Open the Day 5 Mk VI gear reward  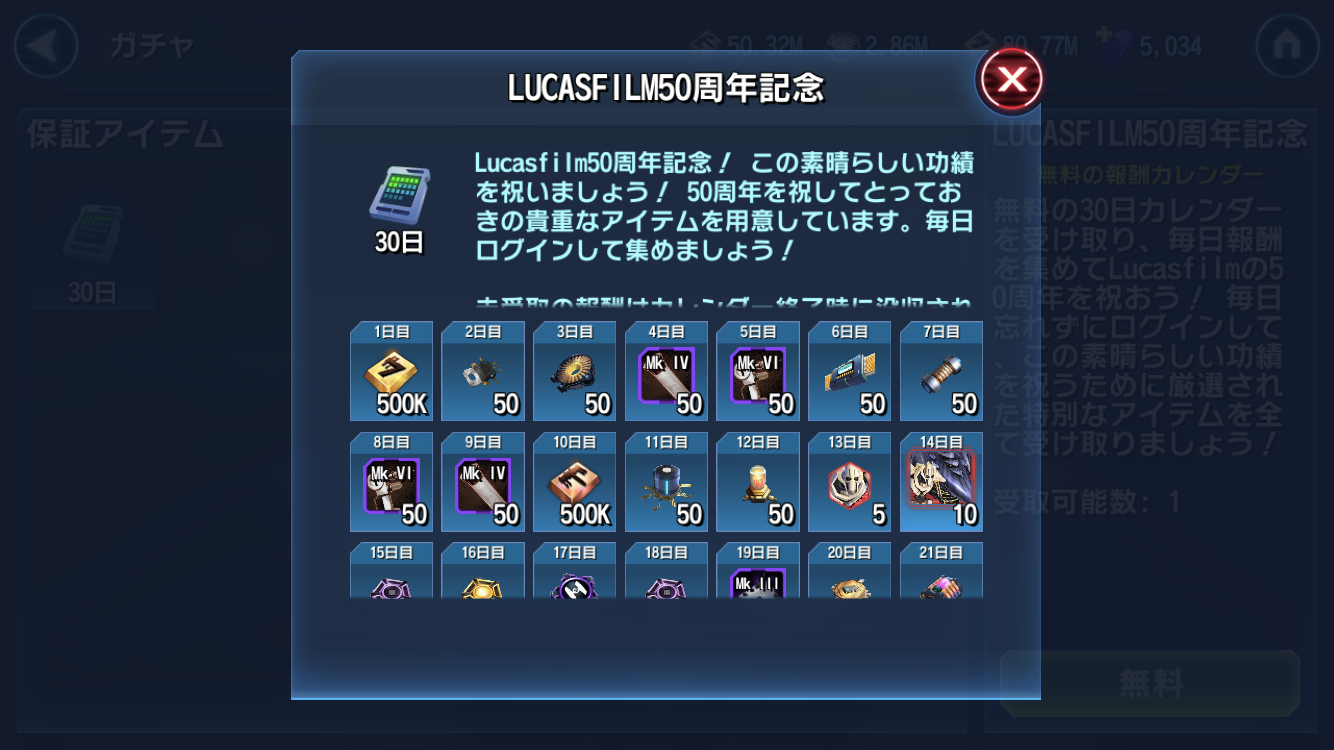[x=758, y=372]
